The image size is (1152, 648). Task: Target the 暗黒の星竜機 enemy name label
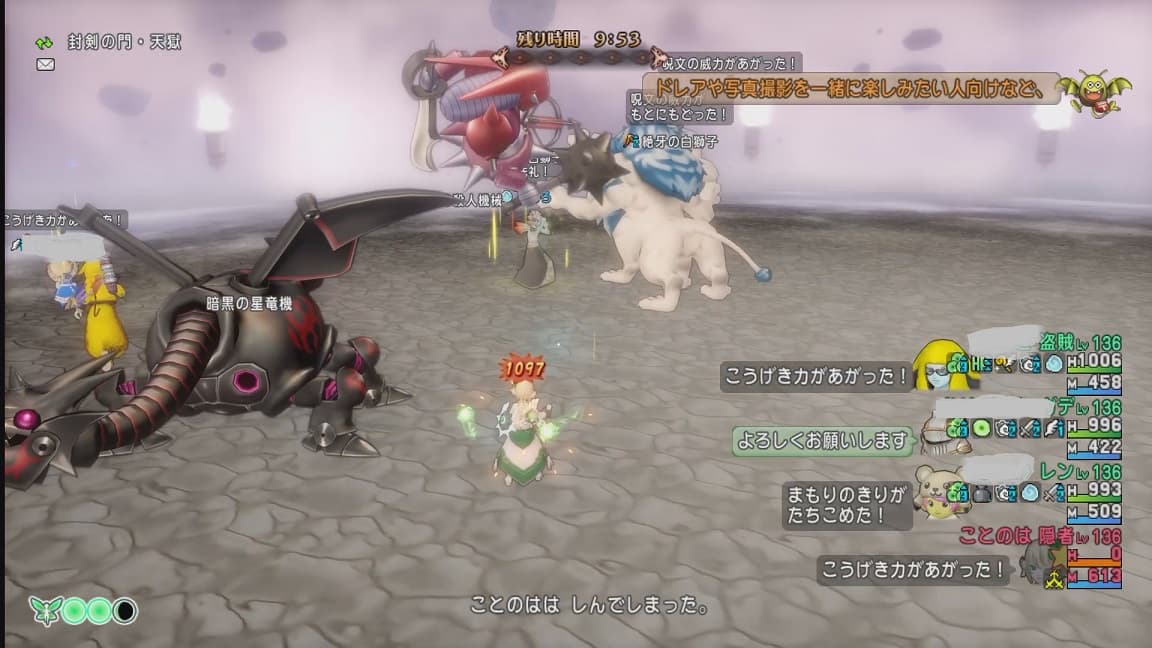(249, 304)
